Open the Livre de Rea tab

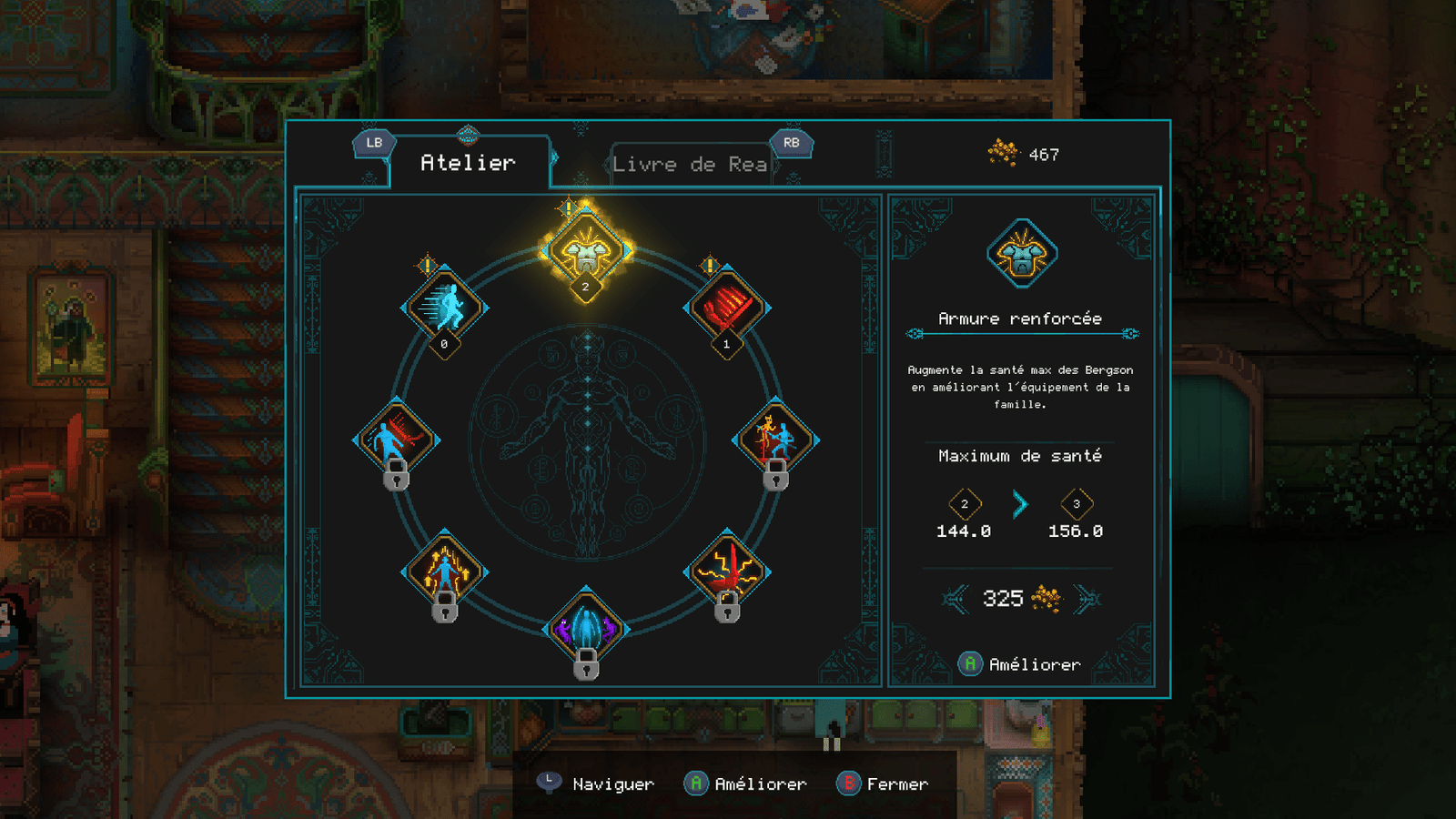pos(690,165)
